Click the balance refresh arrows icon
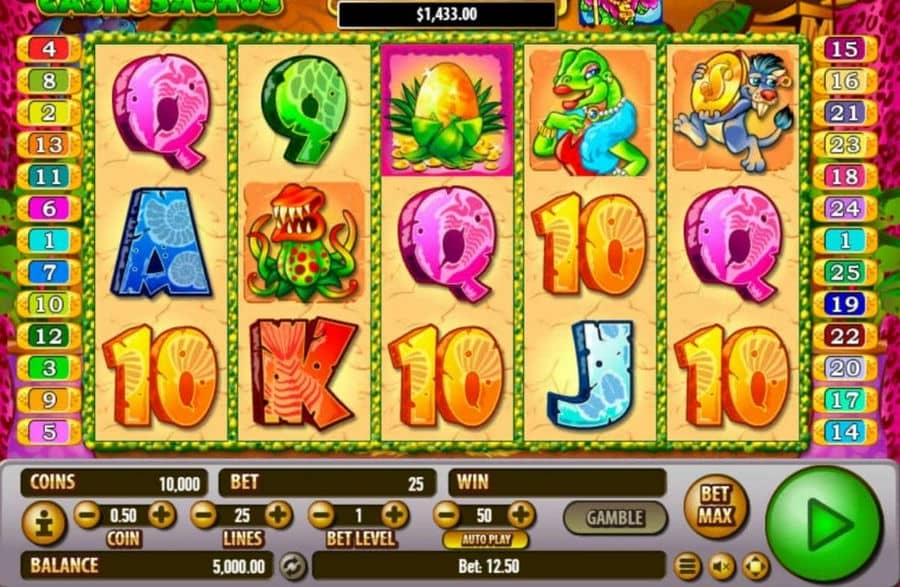The image size is (900, 587). tap(293, 566)
